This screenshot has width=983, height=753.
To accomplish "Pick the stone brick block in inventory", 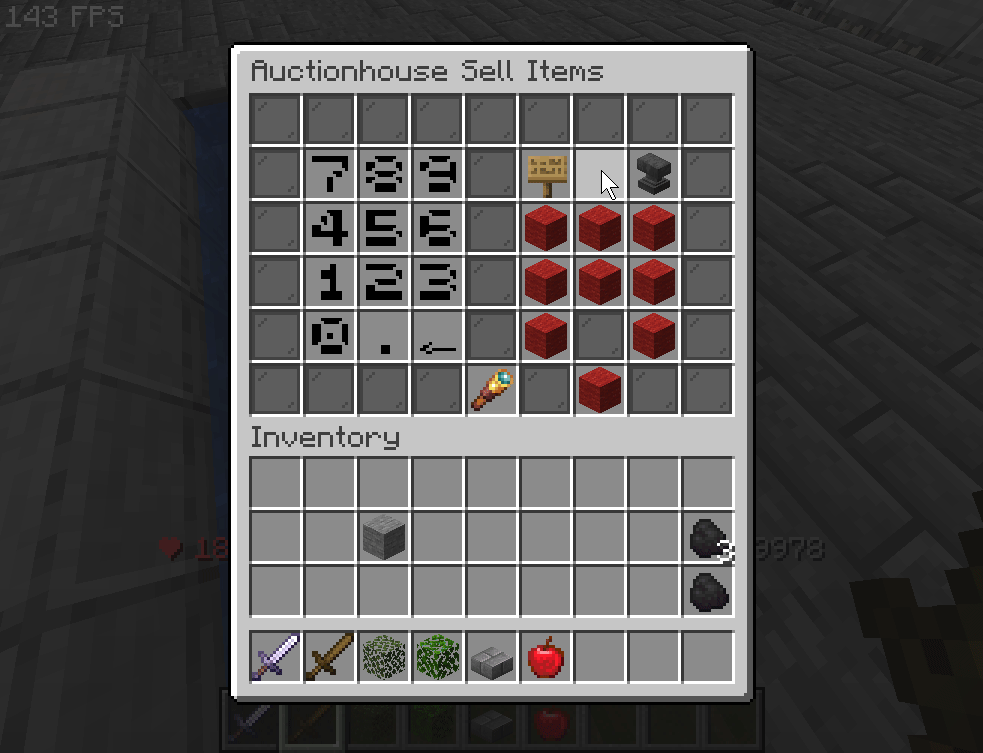I will (384, 538).
